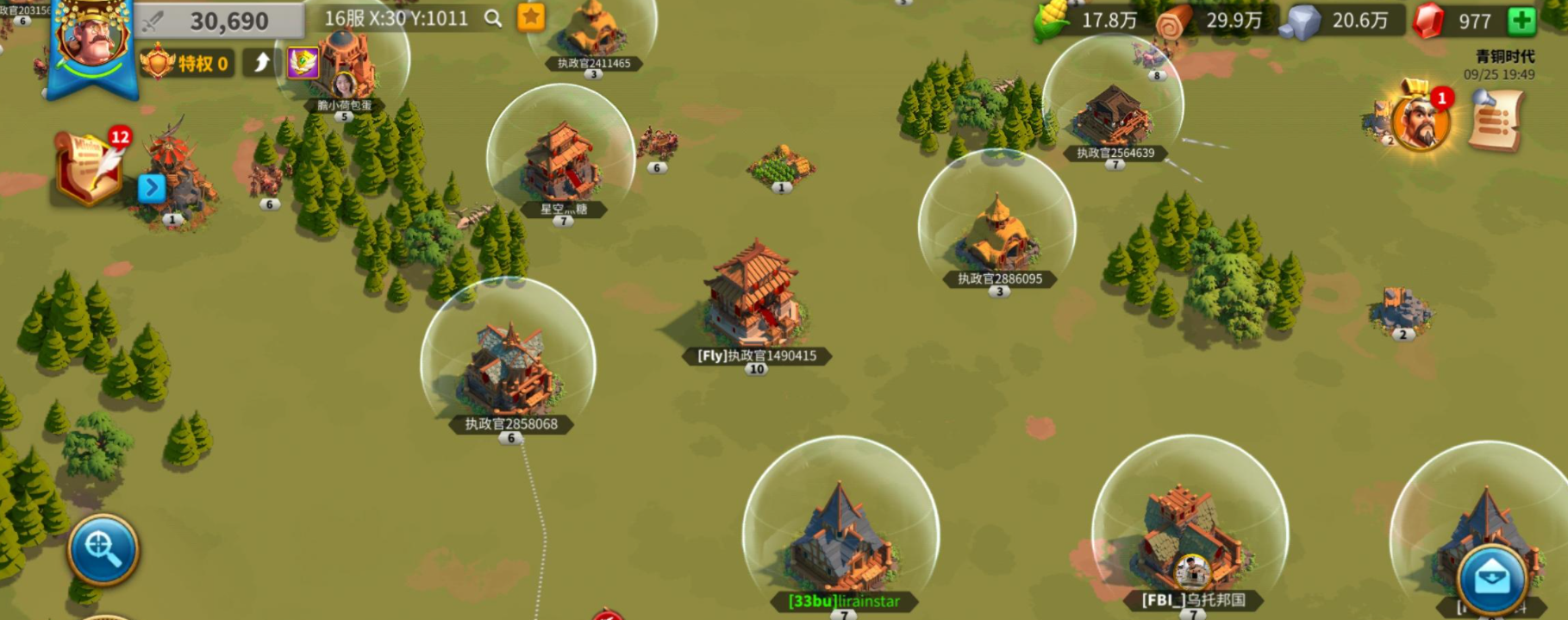This screenshot has width=1568, height=620.
Task: Open the quest scroll with 12 badge
Action: pyautogui.click(x=88, y=167)
